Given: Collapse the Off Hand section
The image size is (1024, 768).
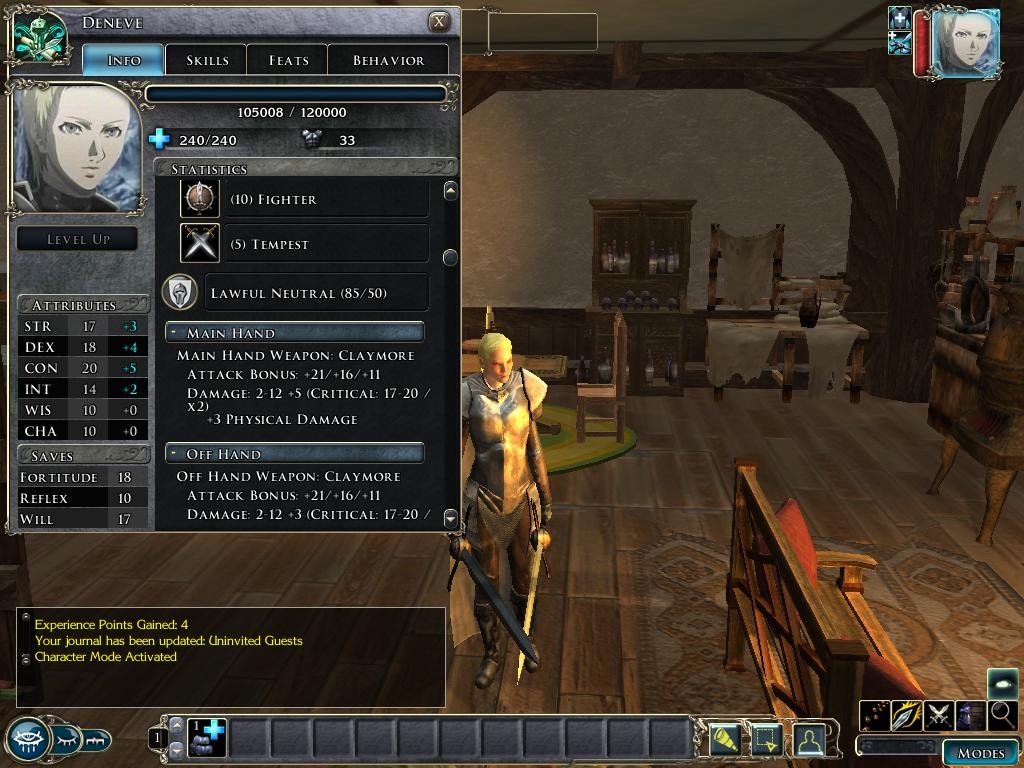Looking at the screenshot, I should (173, 454).
